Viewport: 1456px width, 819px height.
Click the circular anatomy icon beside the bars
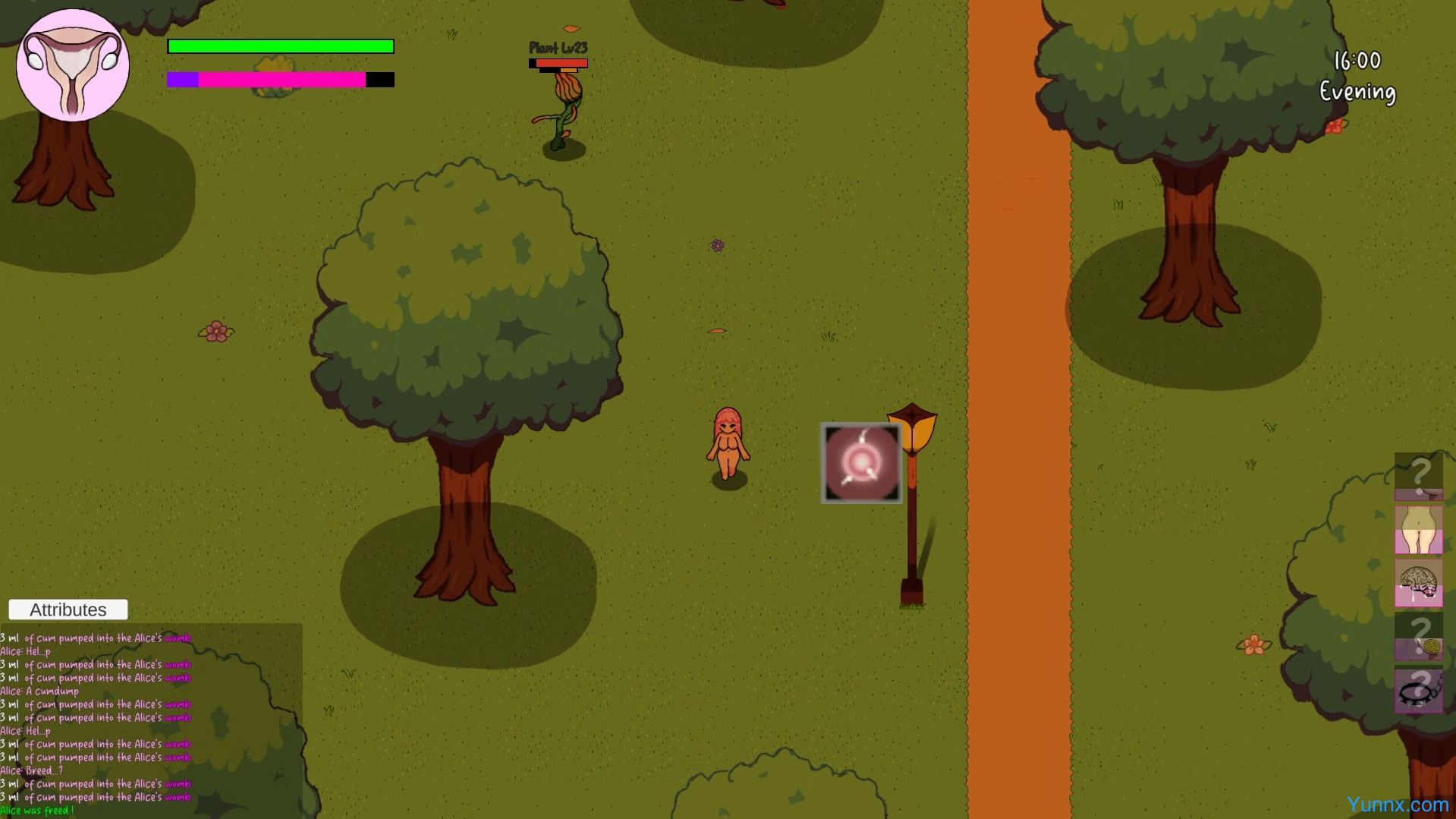point(73,65)
